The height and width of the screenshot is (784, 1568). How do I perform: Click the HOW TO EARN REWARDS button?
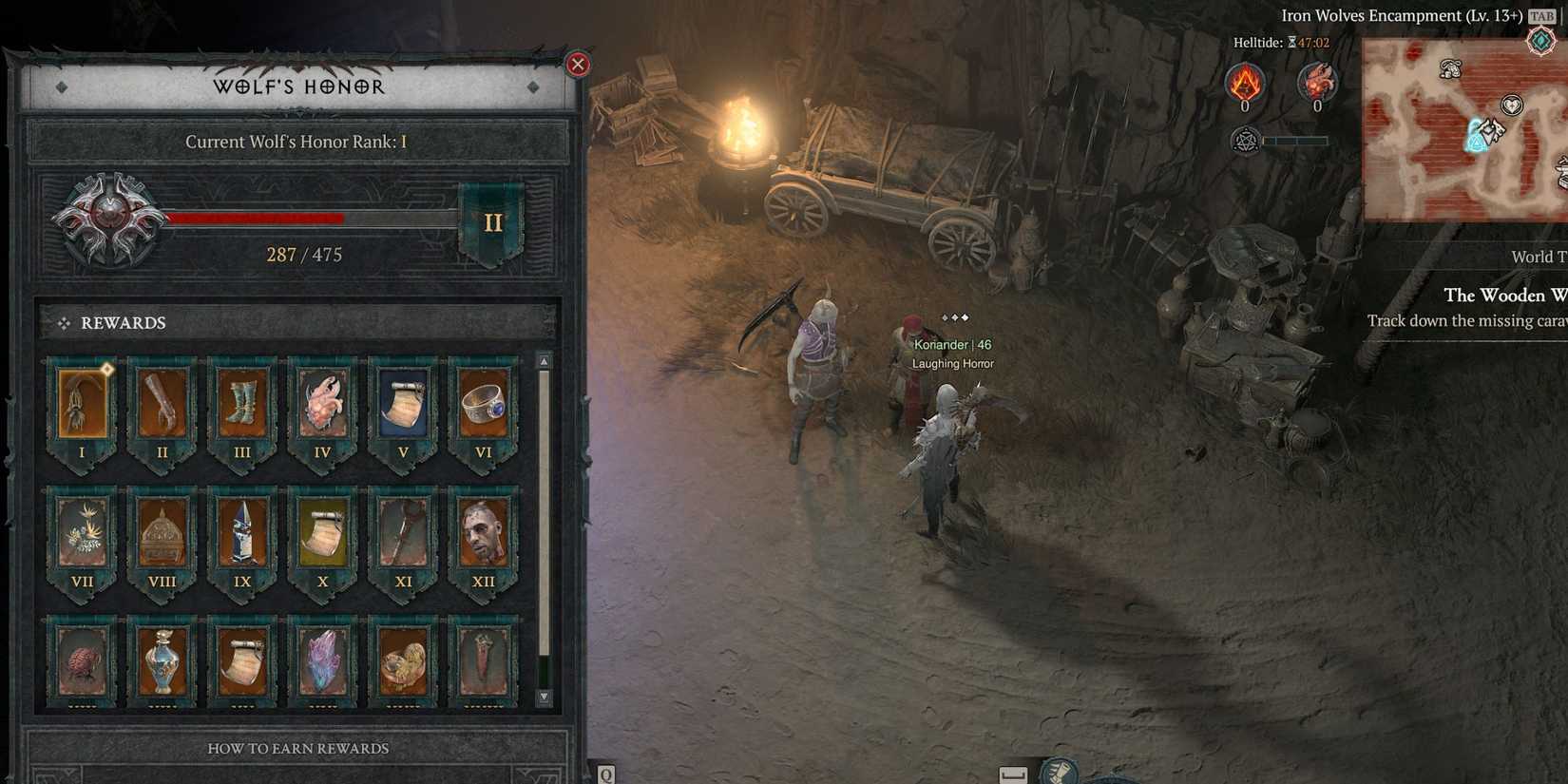coord(296,748)
